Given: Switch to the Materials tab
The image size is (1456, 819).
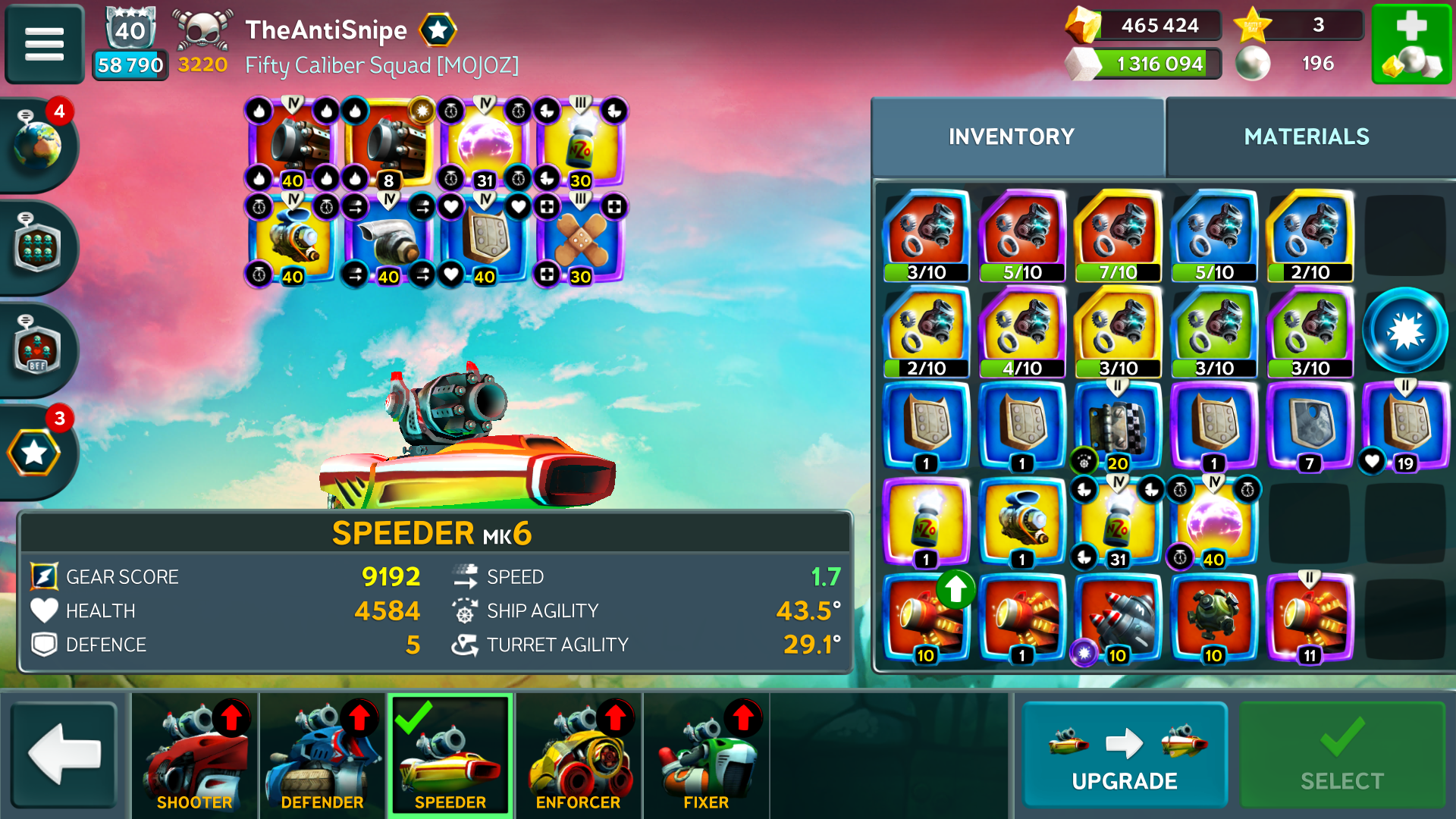Looking at the screenshot, I should 1307,136.
